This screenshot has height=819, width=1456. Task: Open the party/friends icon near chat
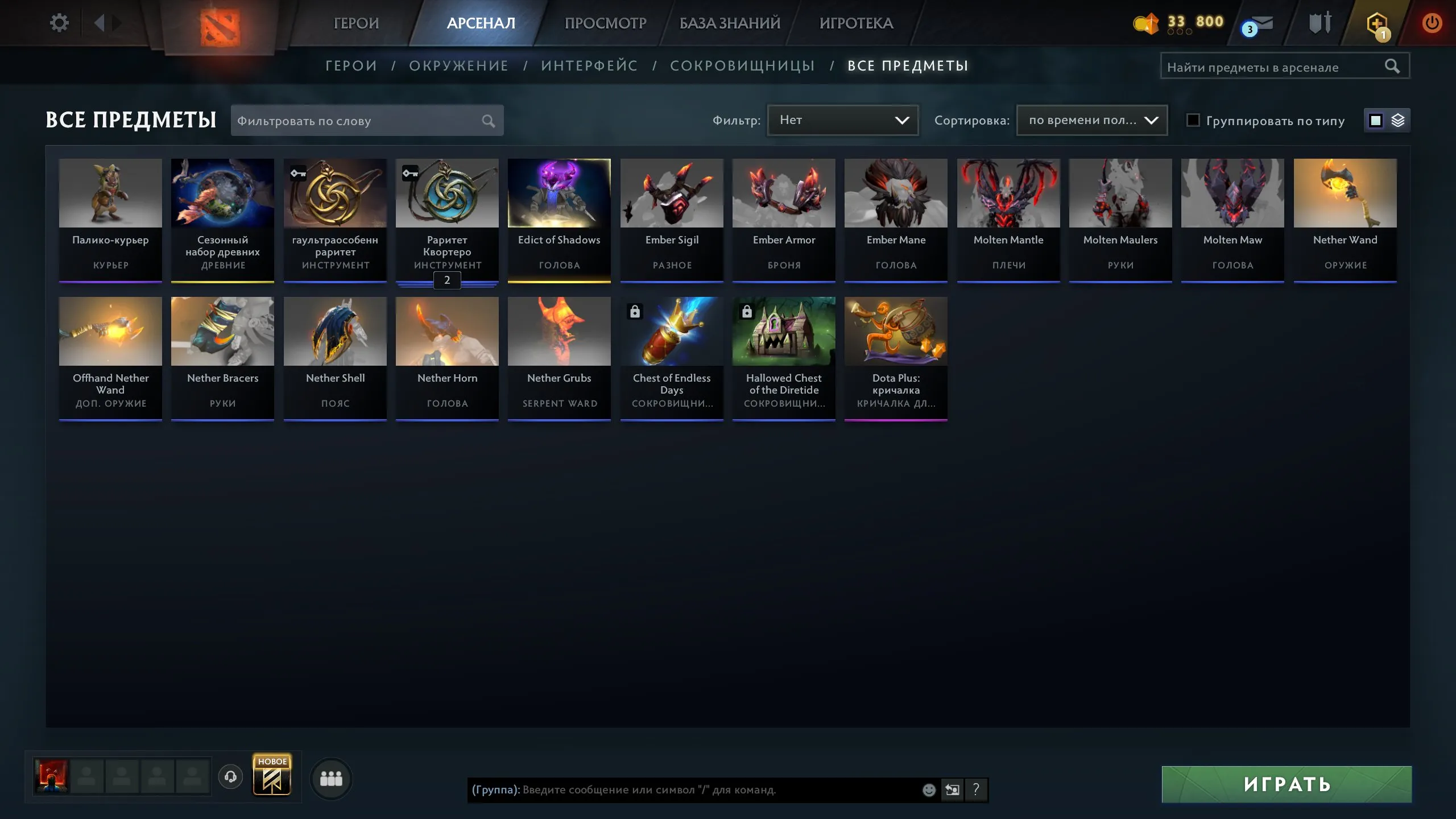pos(332,777)
